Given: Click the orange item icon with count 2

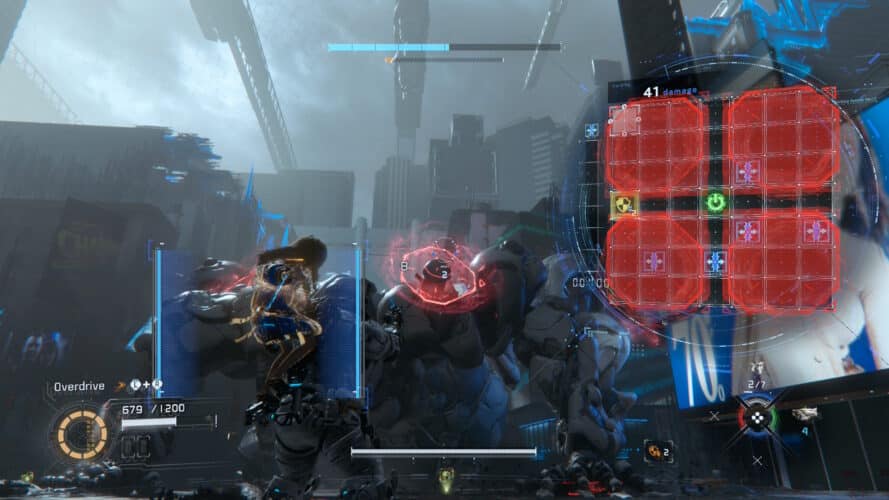Looking at the screenshot, I should point(657,451).
